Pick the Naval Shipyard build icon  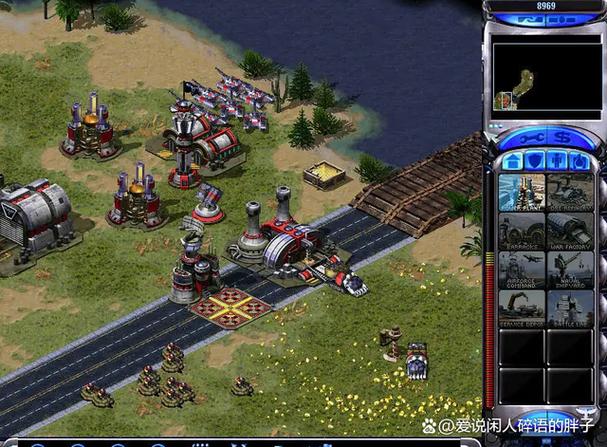(570, 269)
